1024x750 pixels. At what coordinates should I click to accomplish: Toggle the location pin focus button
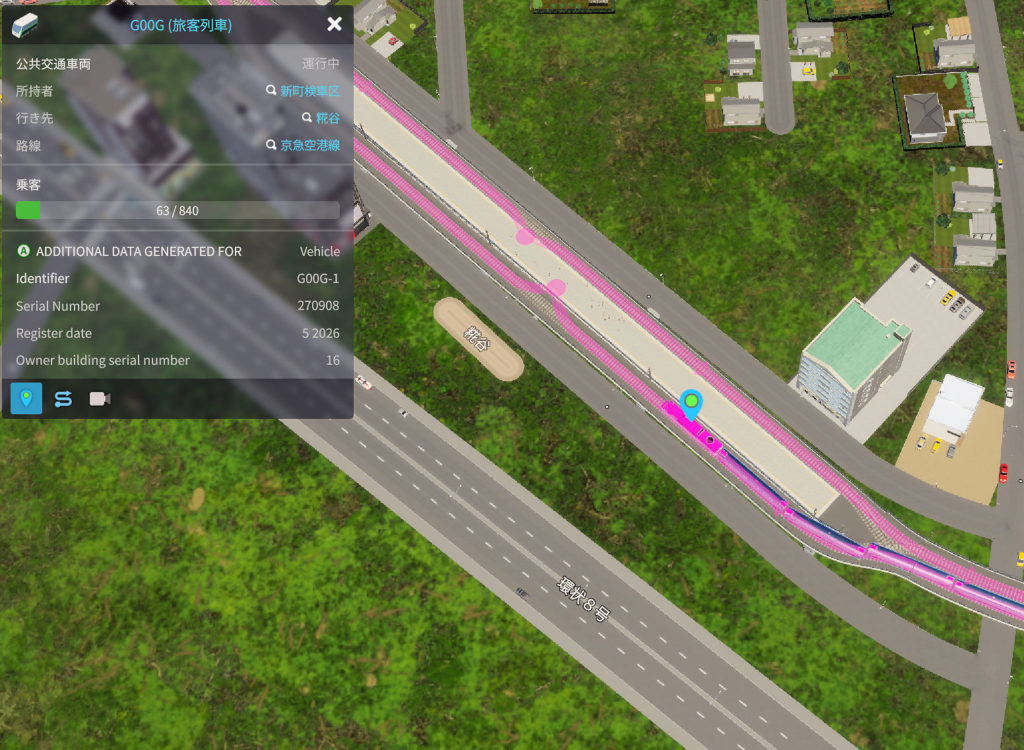tap(26, 398)
